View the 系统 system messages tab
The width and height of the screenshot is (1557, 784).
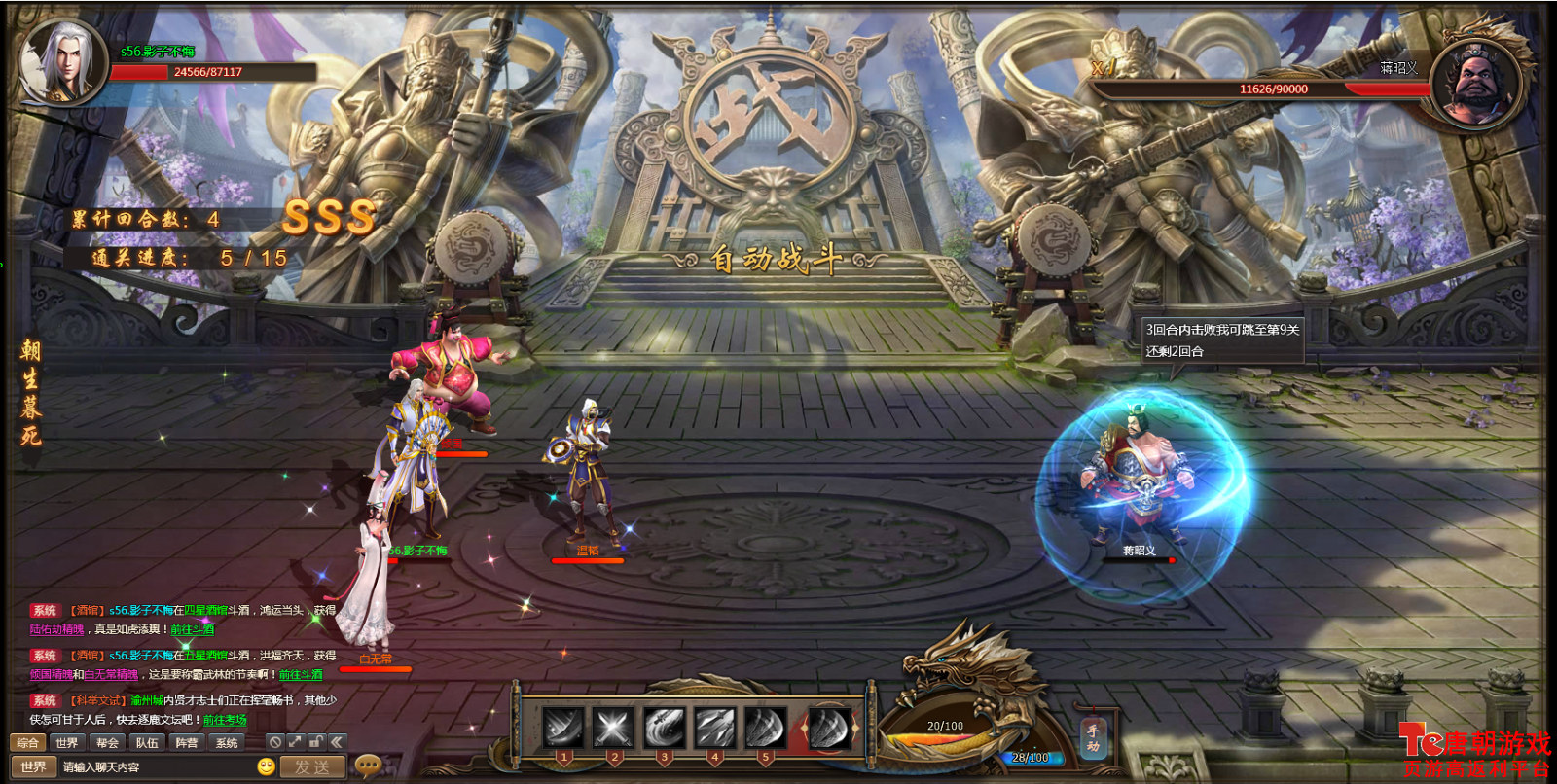[227, 743]
